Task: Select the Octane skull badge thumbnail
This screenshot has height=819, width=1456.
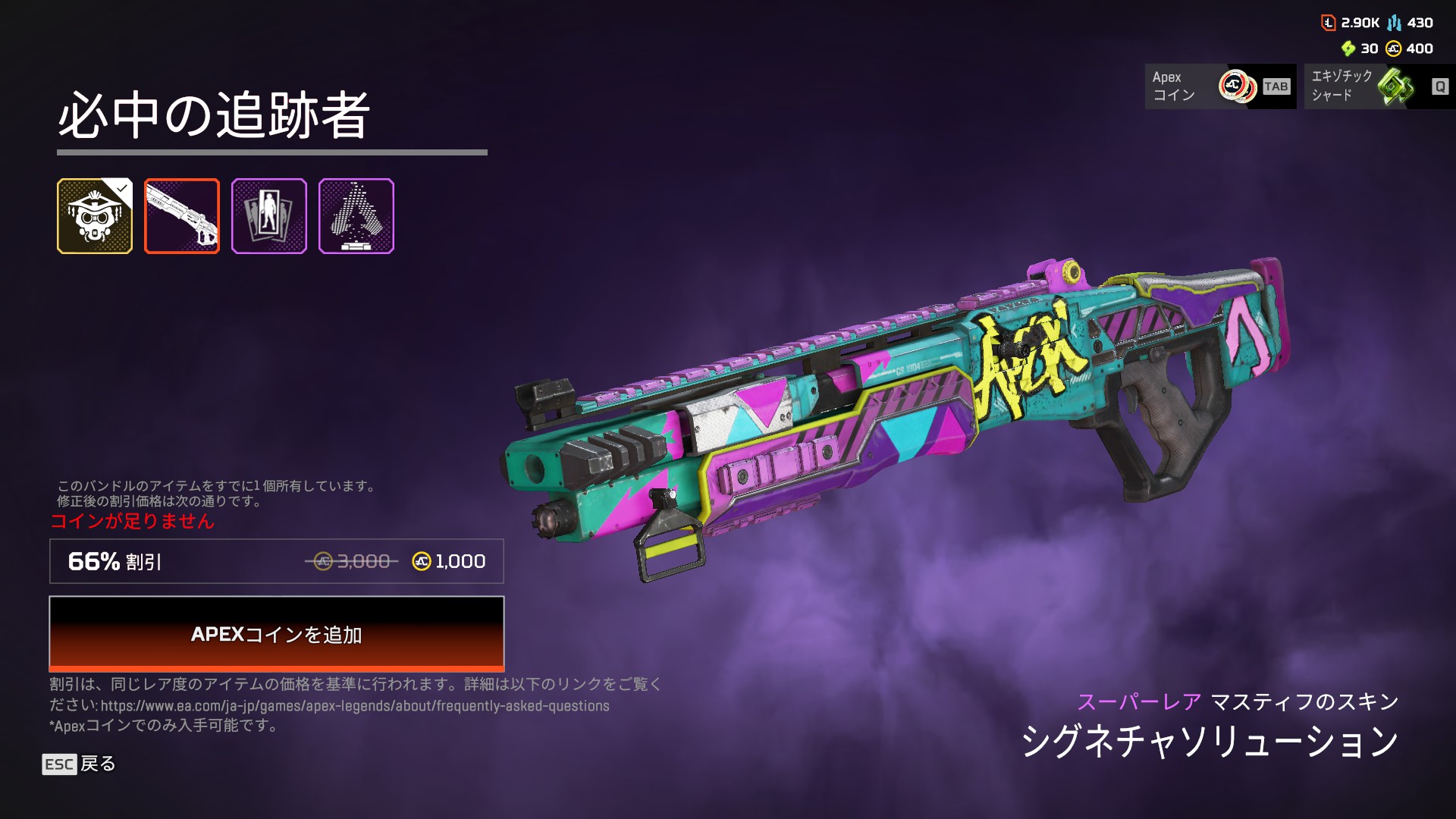Action: [95, 216]
